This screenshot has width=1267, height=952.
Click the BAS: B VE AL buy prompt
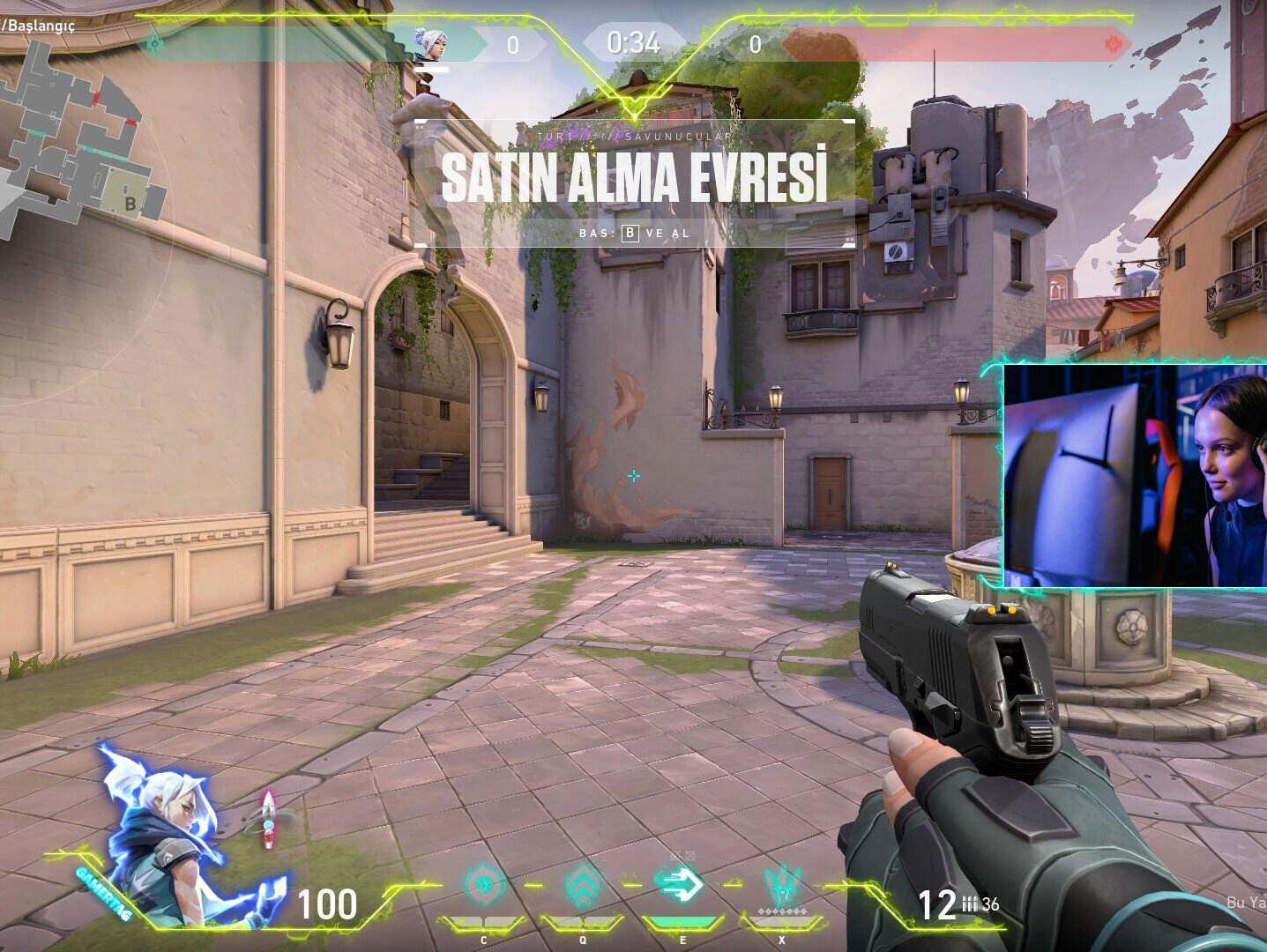[x=636, y=234]
